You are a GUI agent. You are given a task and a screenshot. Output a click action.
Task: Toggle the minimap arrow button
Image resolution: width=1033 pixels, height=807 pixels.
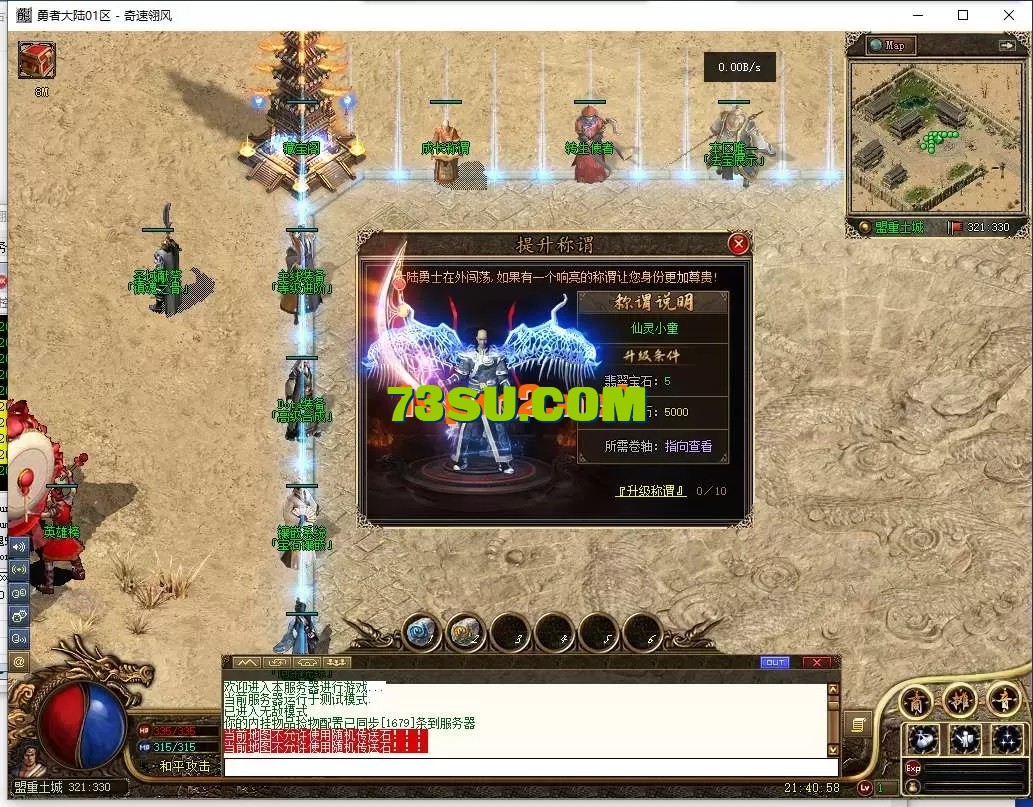click(x=1006, y=45)
